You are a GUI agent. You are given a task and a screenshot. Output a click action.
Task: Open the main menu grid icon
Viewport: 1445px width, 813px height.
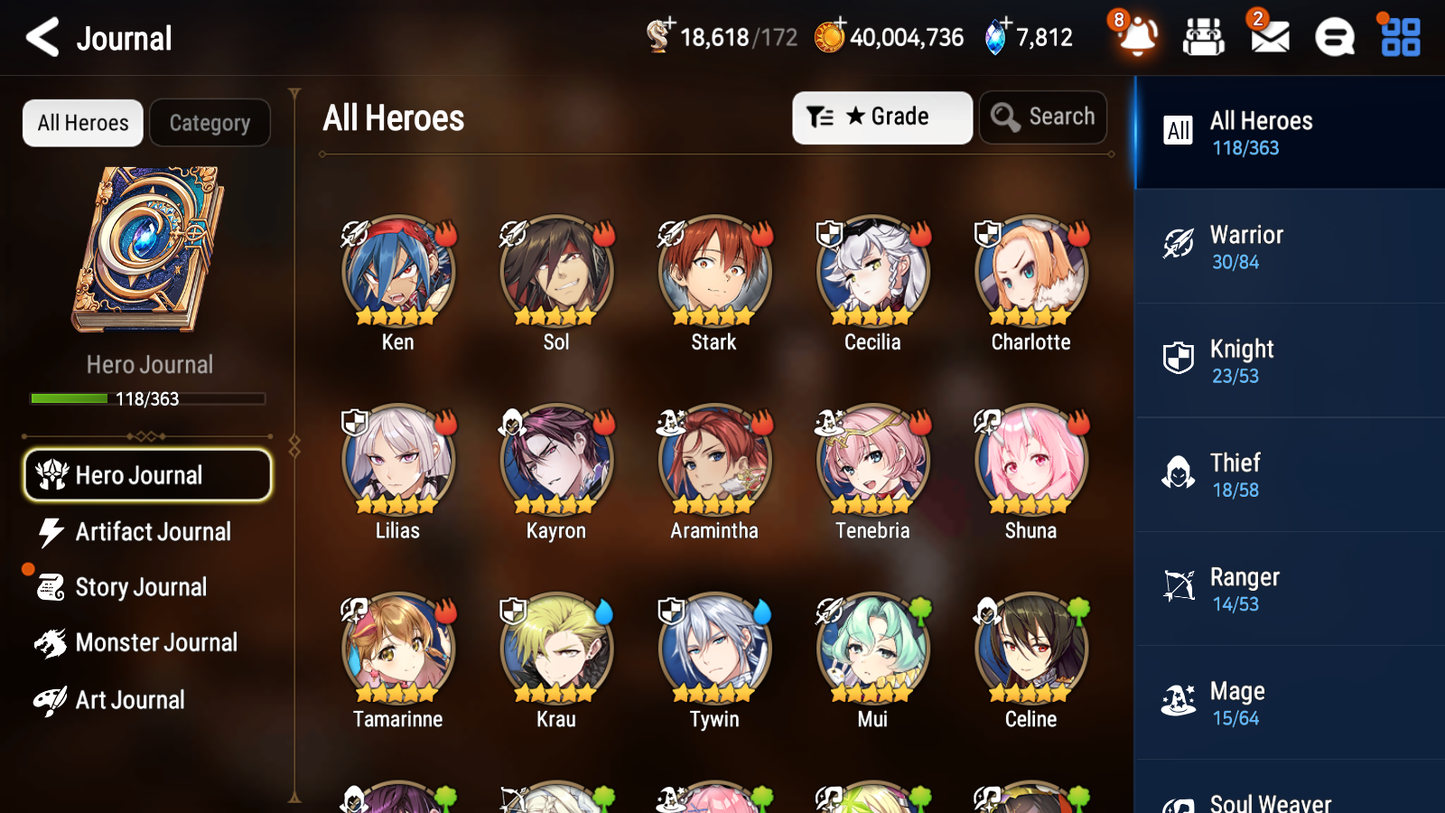[x=1398, y=37]
